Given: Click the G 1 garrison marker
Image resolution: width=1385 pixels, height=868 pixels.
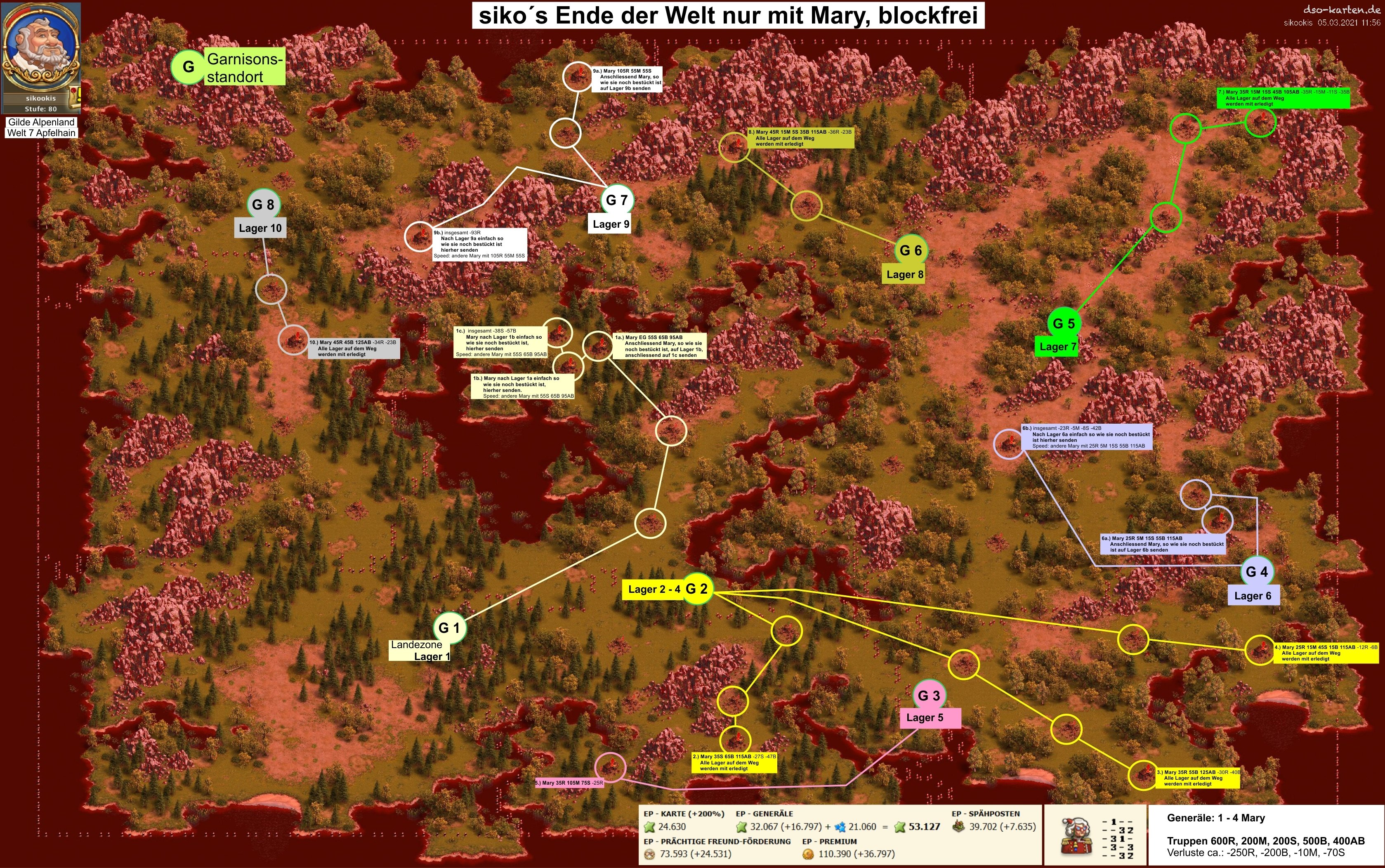Looking at the screenshot, I should tap(449, 627).
